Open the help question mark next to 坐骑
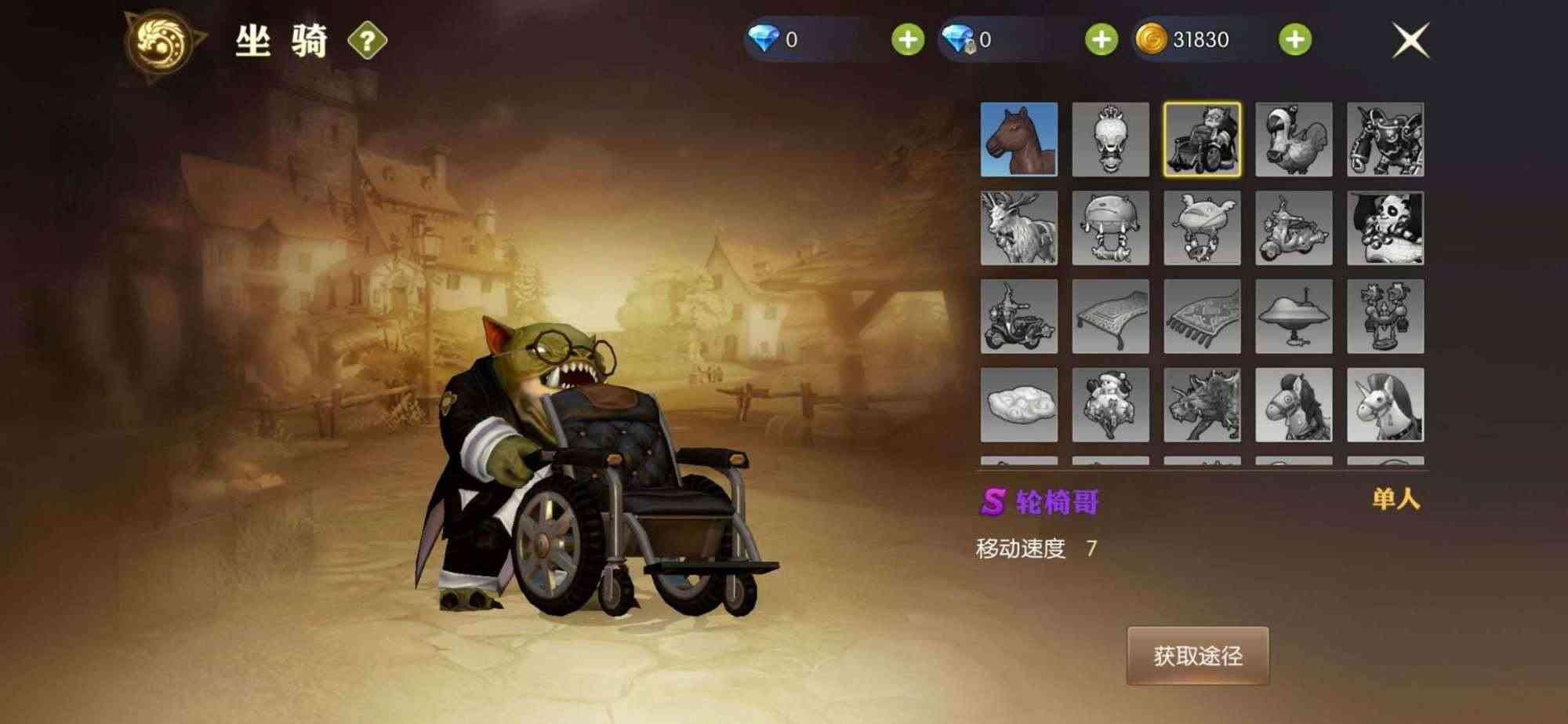 click(368, 38)
